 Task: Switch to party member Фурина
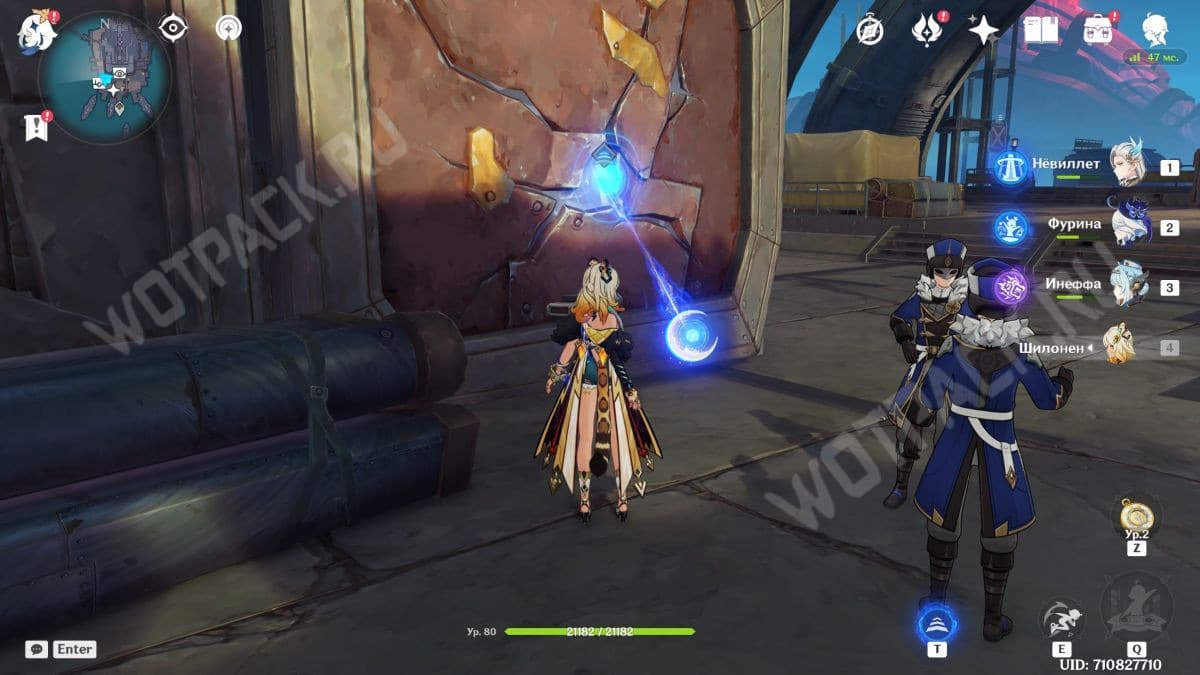(x=1128, y=226)
